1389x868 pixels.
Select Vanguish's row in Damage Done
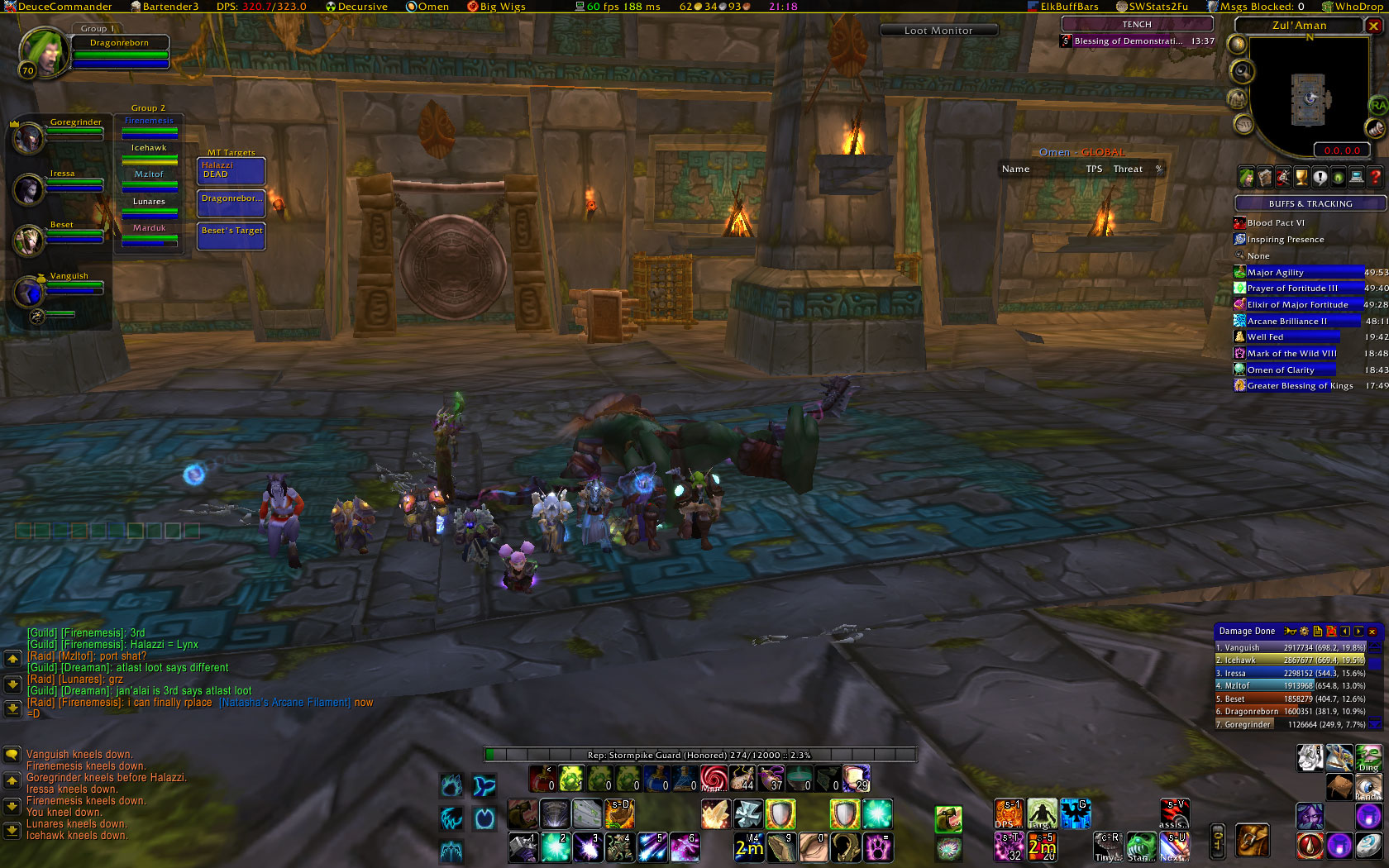1290,648
